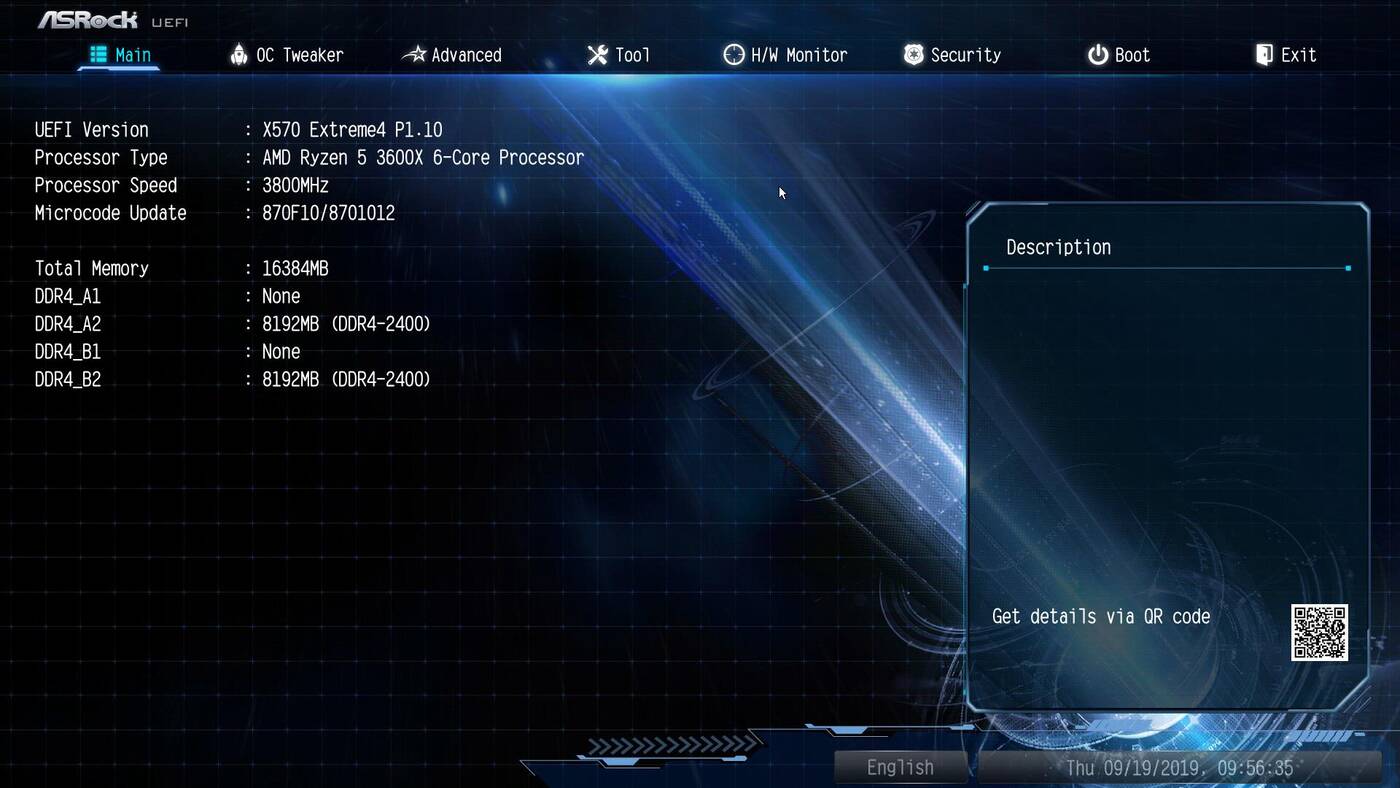Select the Tool tab

coord(619,55)
